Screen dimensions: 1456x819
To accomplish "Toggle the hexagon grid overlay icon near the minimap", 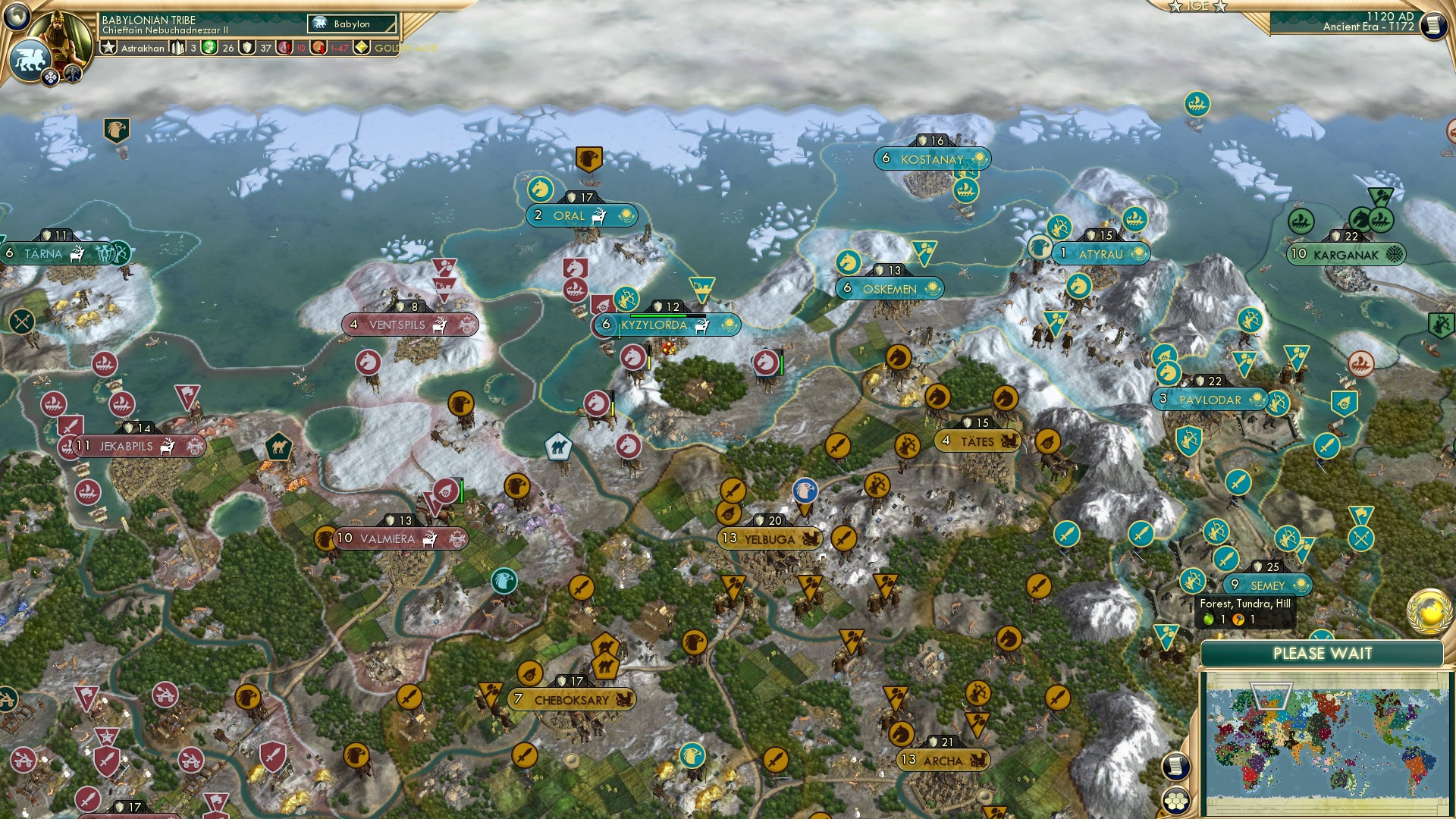I will 1176,801.
